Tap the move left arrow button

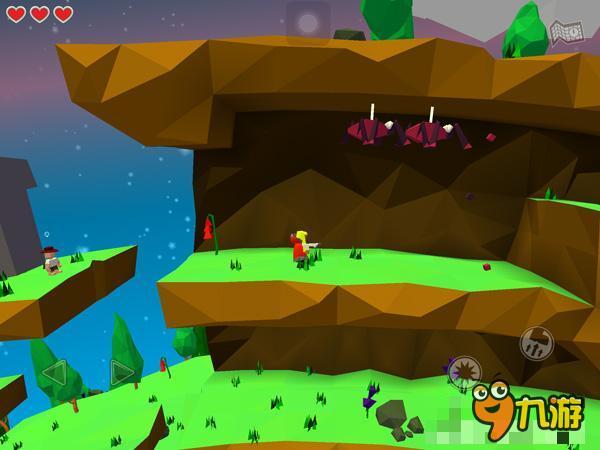click(x=53, y=373)
